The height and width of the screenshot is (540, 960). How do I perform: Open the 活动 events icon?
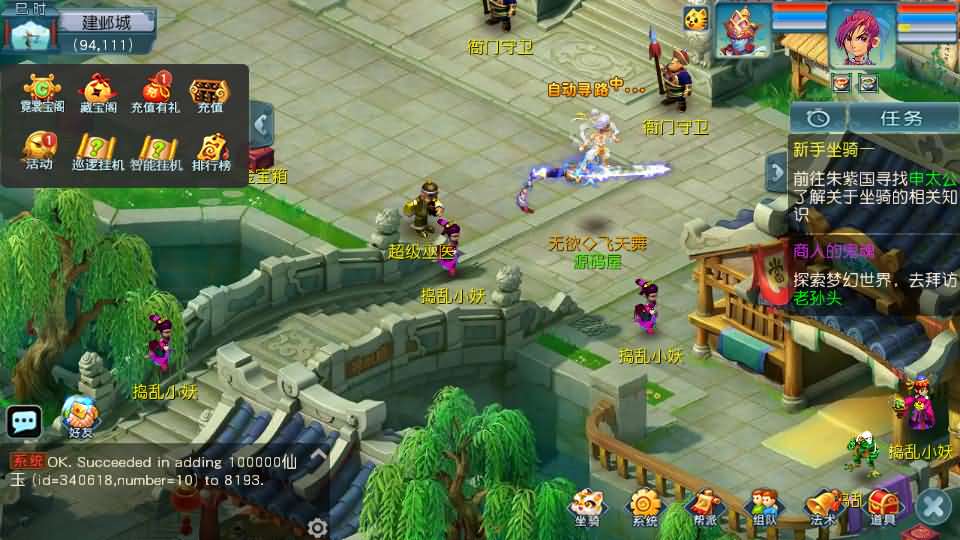[x=40, y=150]
